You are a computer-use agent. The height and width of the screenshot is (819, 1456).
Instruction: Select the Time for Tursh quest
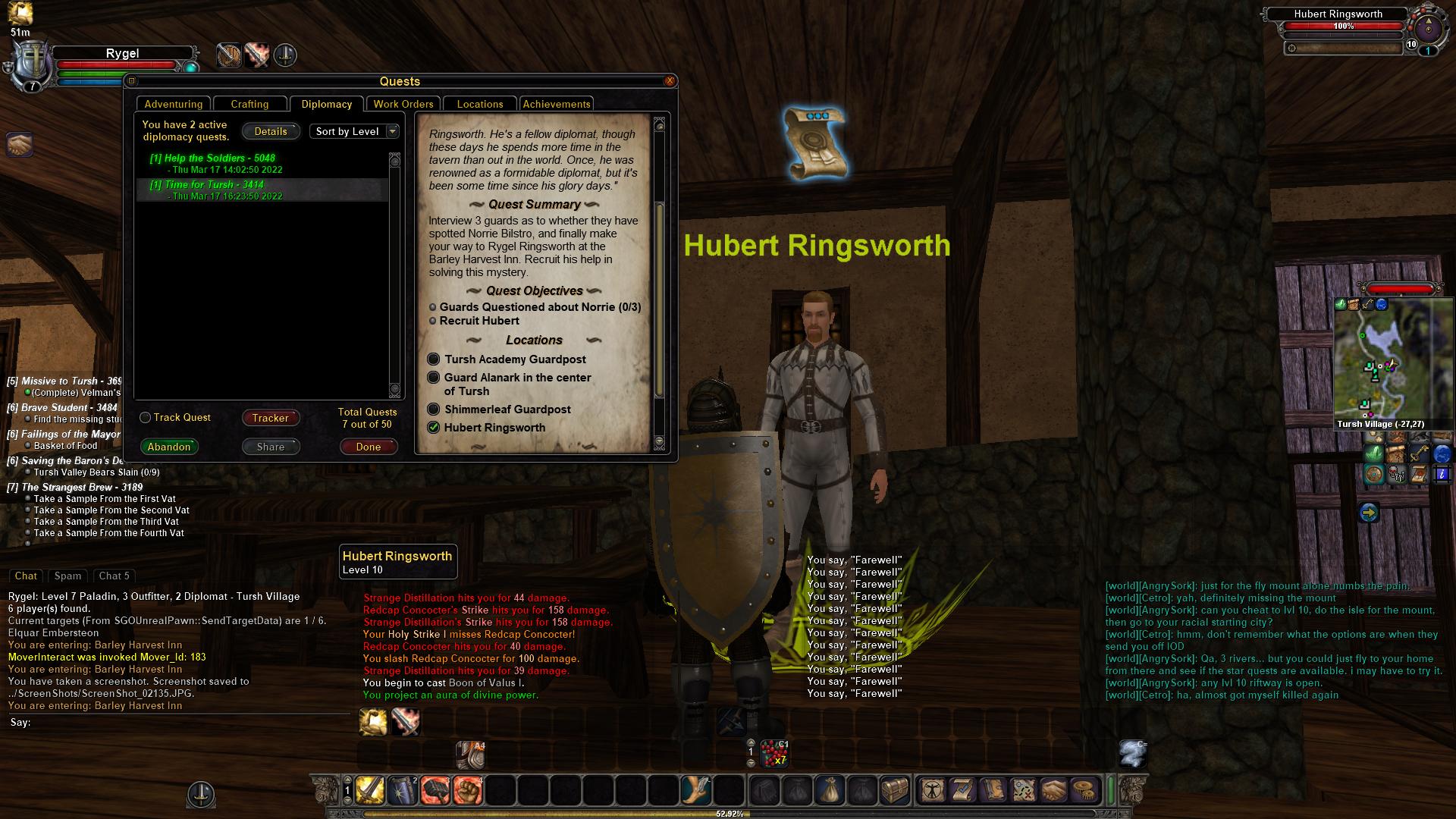click(206, 185)
